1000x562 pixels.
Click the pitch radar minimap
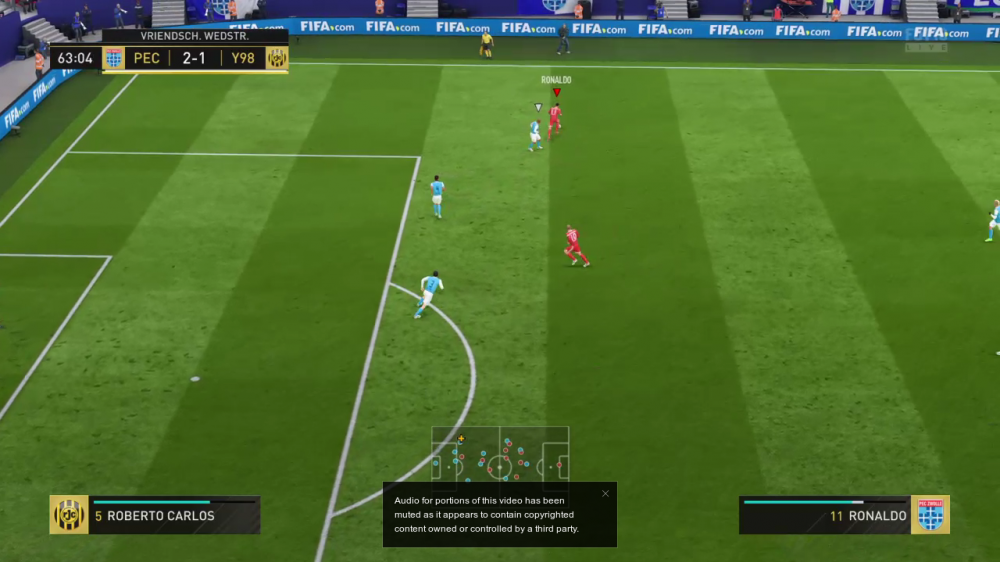500,457
